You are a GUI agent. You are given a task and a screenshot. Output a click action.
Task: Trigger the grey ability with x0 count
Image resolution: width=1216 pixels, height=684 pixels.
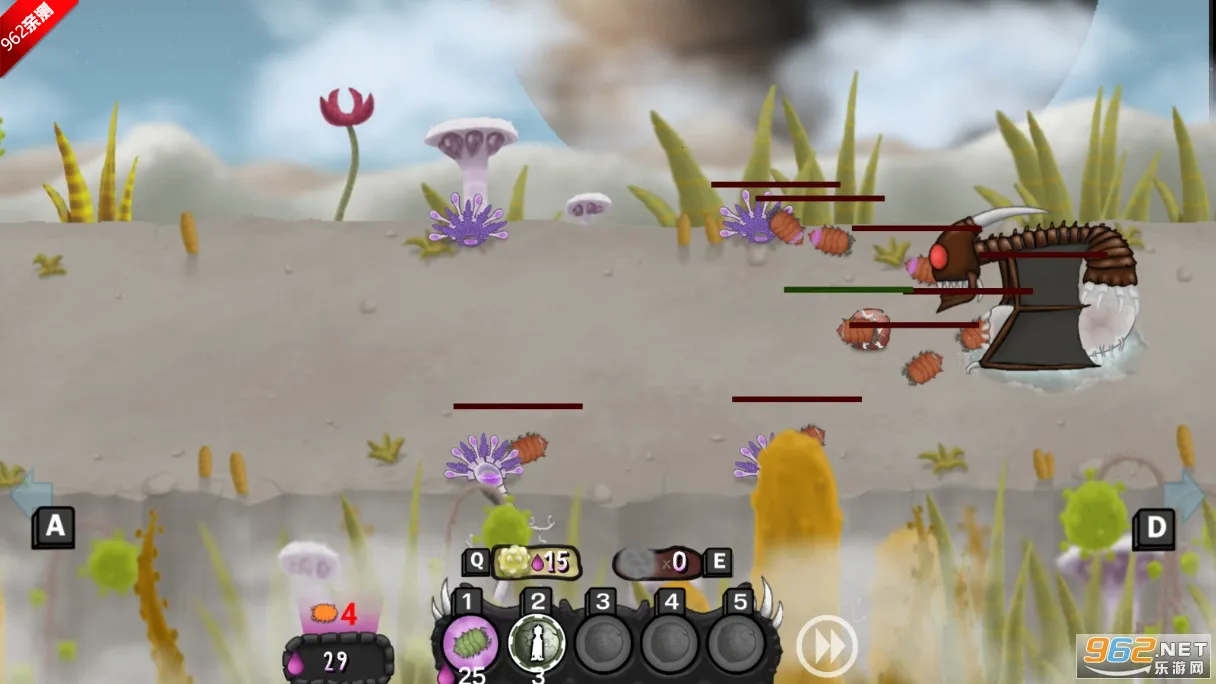pyautogui.click(x=657, y=562)
